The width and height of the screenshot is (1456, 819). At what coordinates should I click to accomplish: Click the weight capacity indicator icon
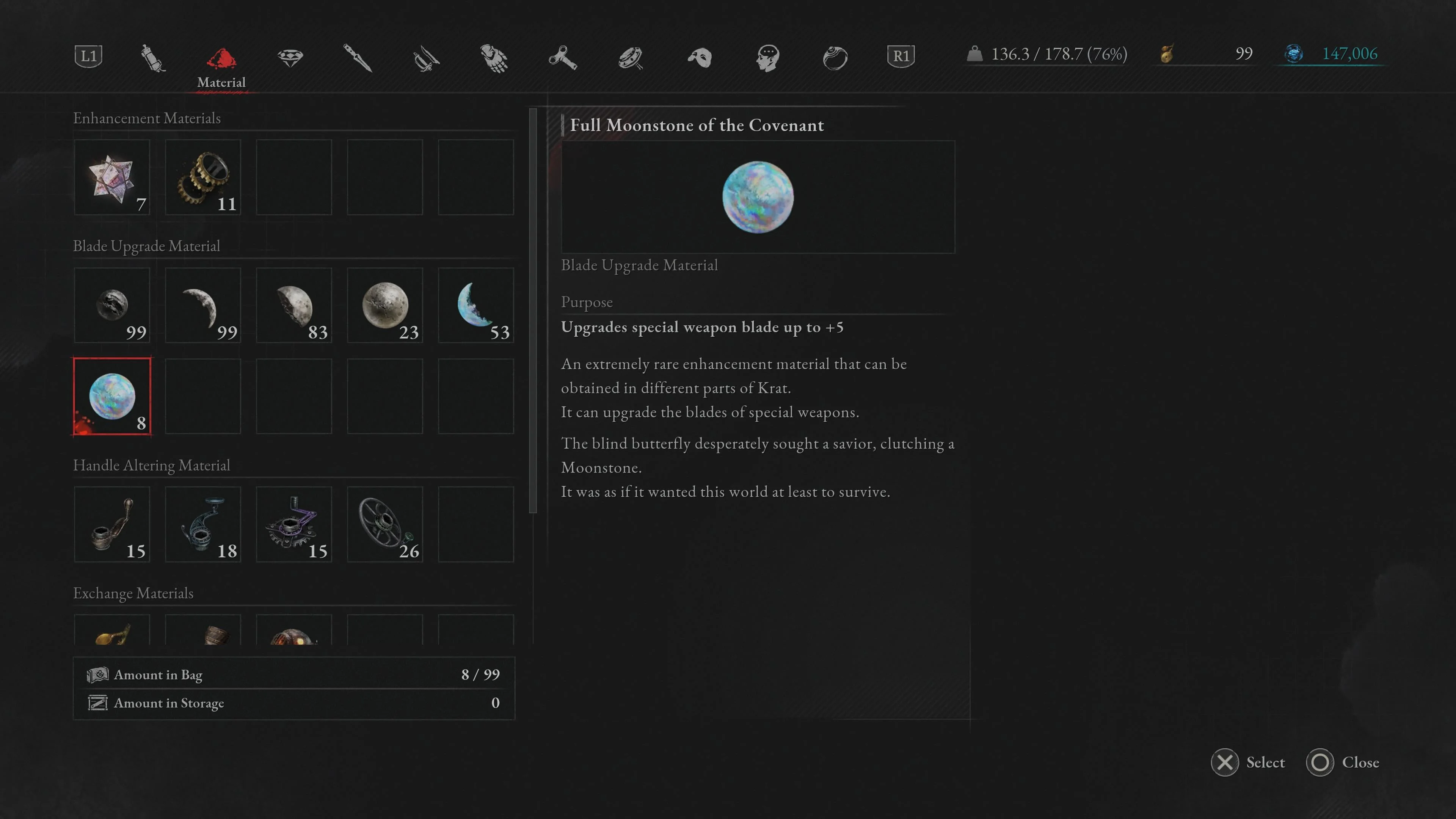pos(974,54)
